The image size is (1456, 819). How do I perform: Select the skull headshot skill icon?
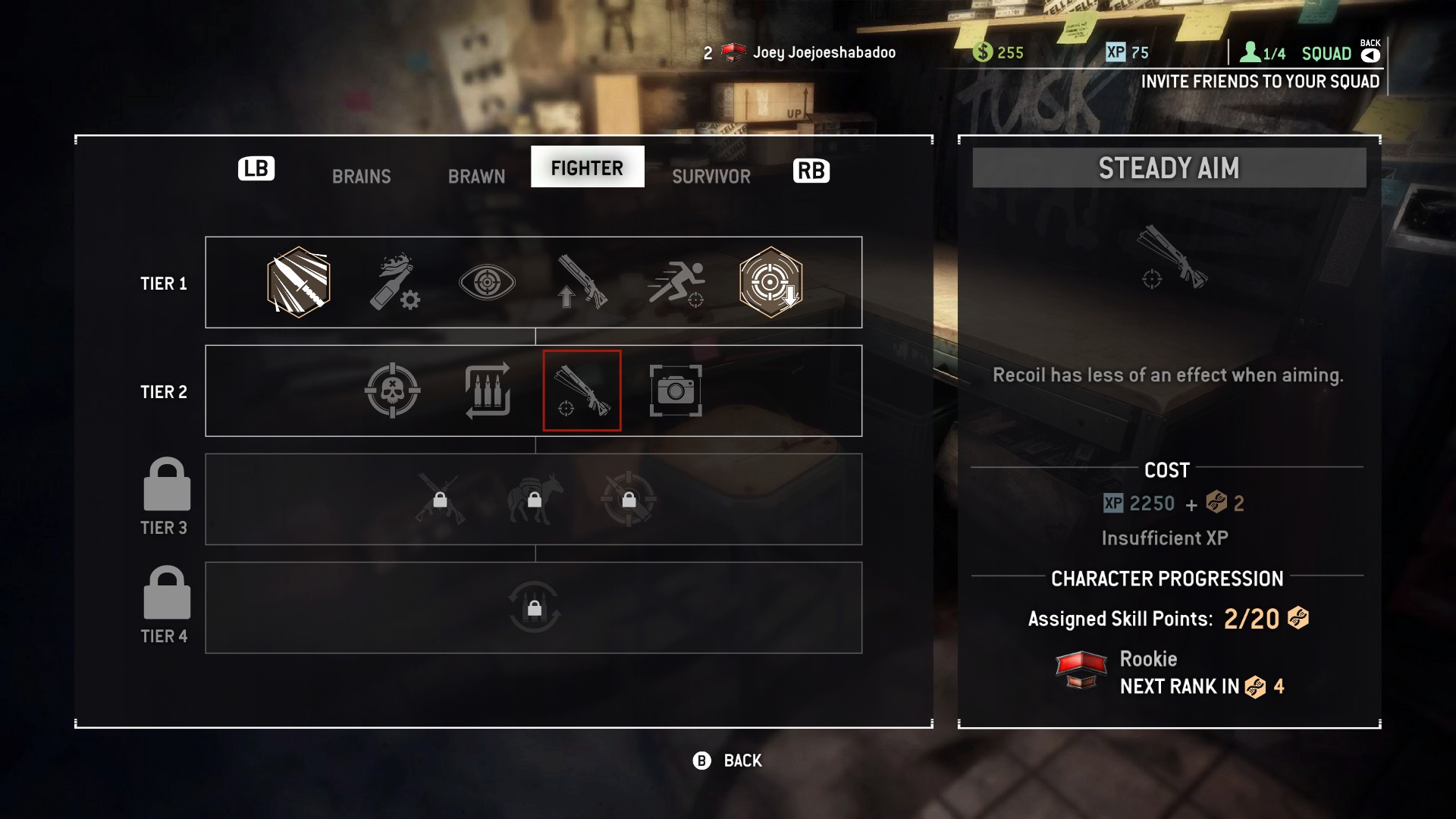pyautogui.click(x=391, y=391)
